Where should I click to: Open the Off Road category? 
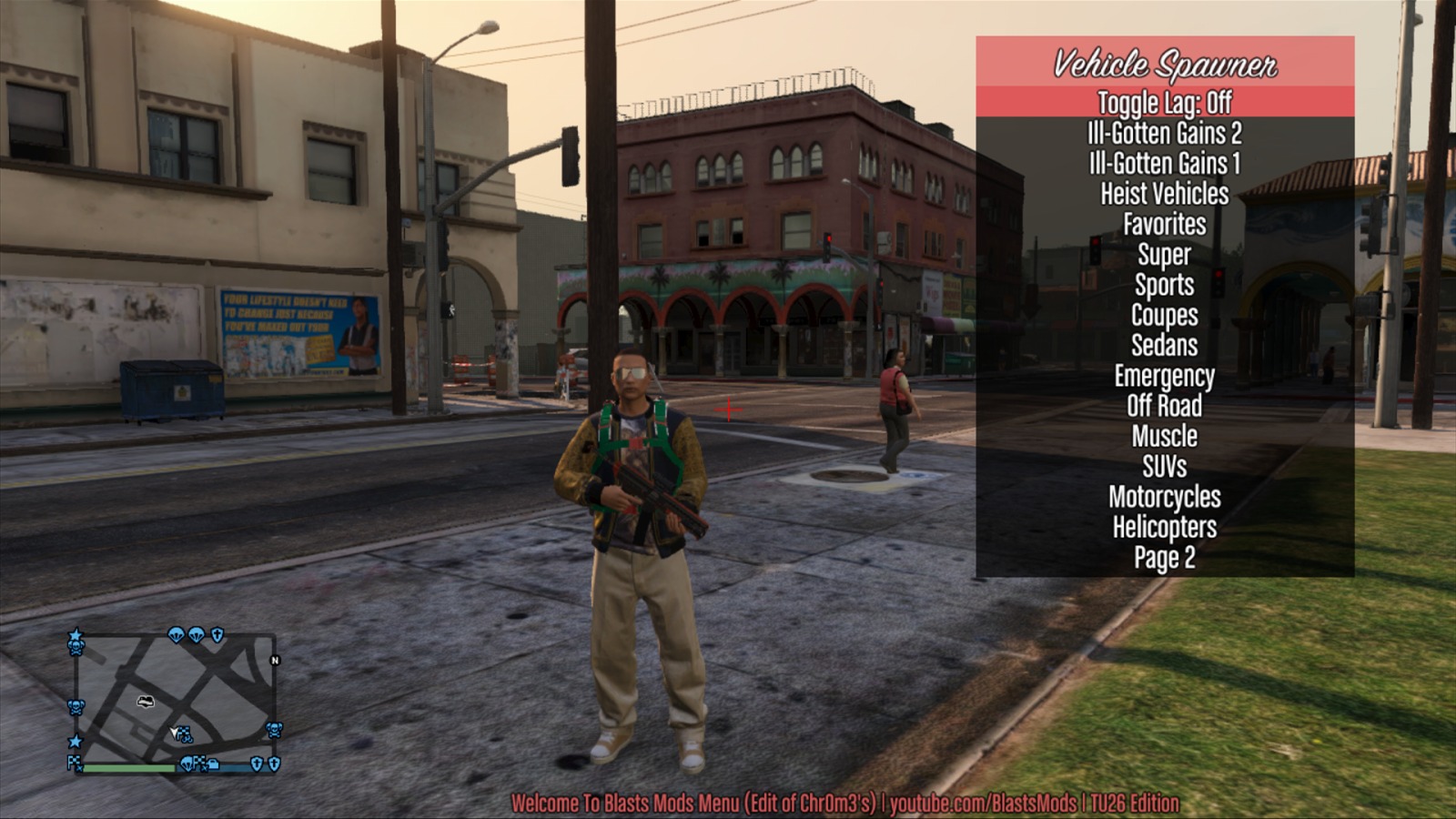[x=1164, y=406]
